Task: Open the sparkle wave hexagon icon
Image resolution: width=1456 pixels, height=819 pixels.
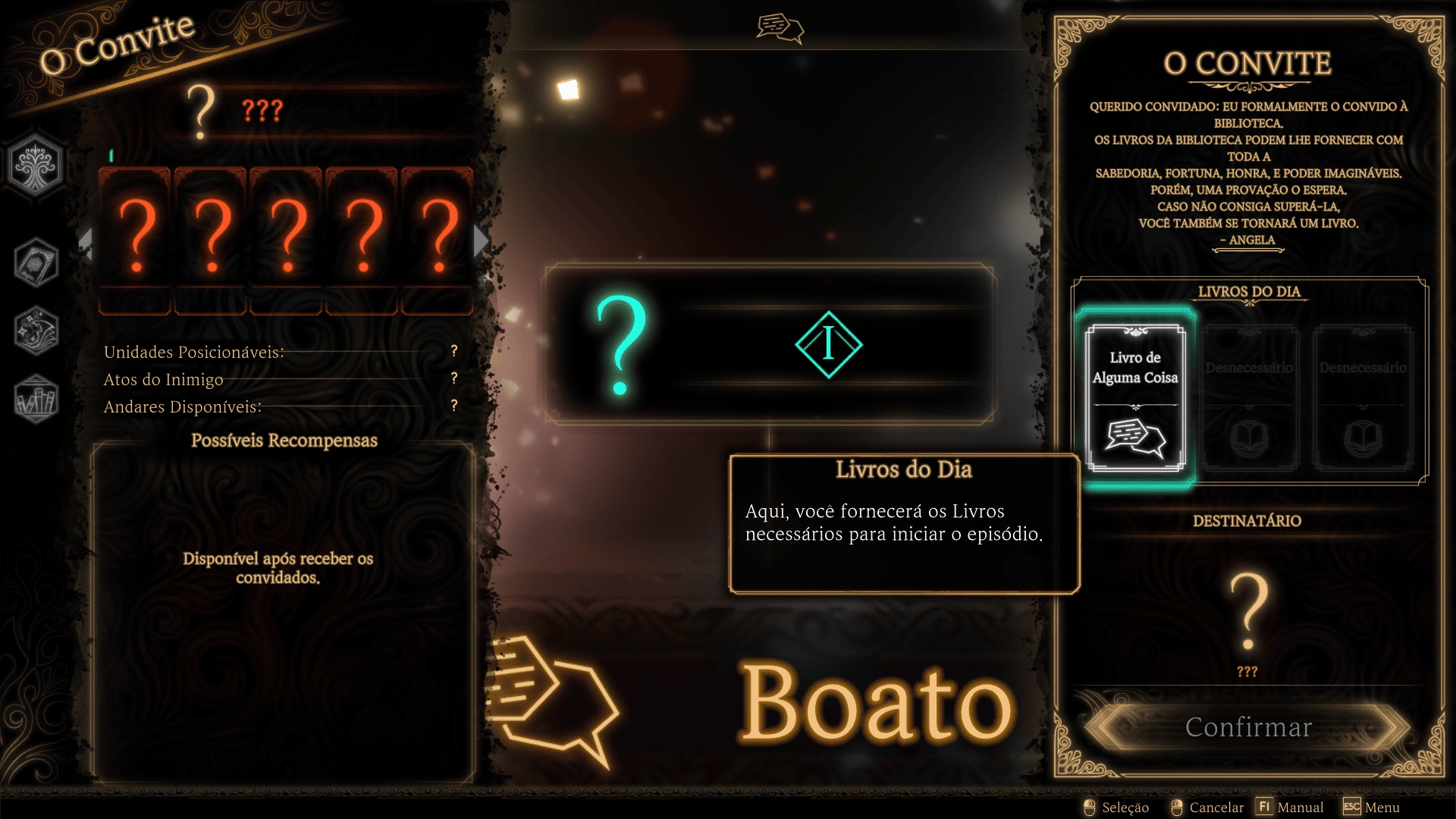Action: click(36, 331)
